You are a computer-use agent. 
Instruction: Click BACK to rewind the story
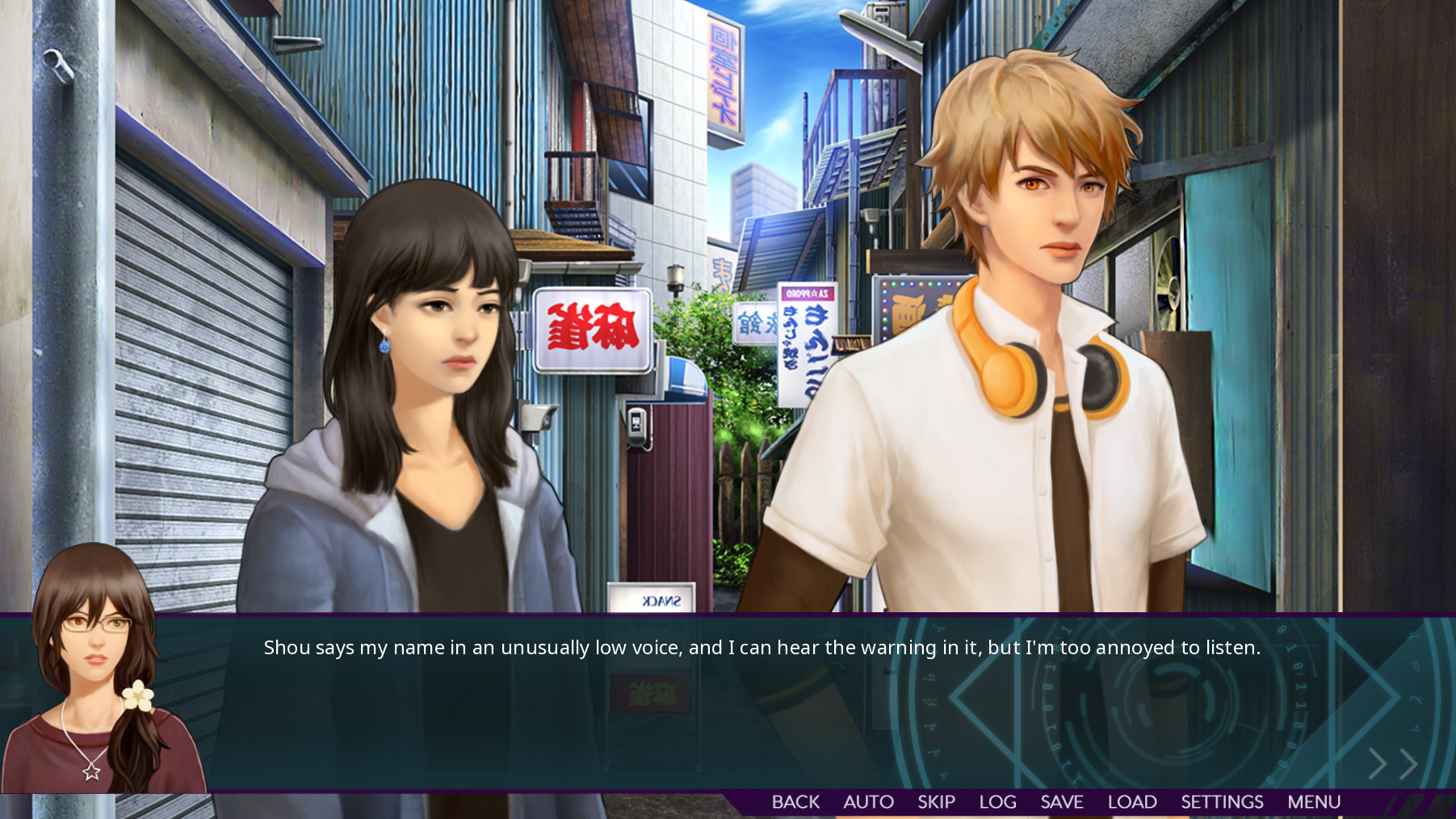(796, 801)
